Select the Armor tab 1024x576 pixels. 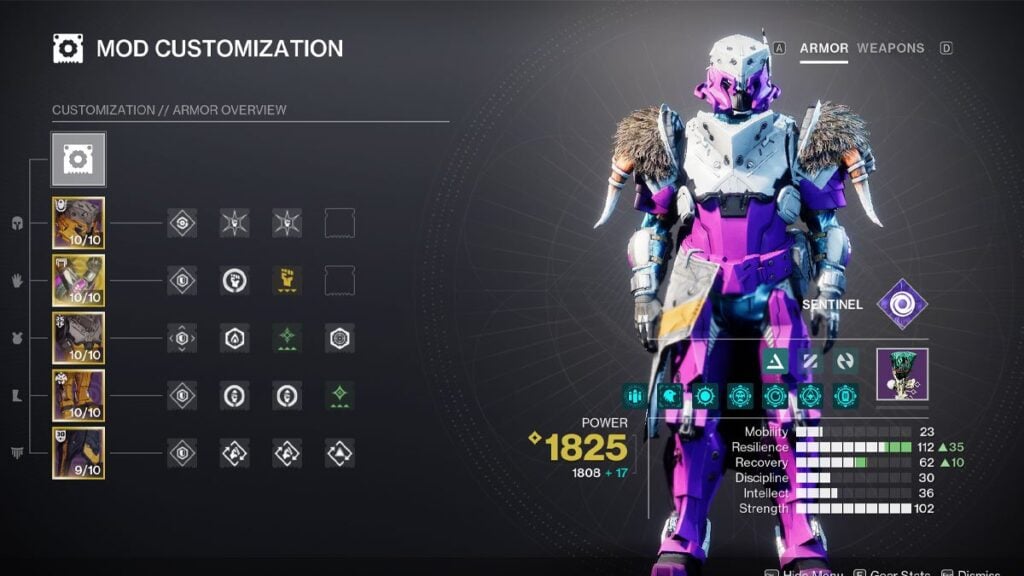(824, 48)
